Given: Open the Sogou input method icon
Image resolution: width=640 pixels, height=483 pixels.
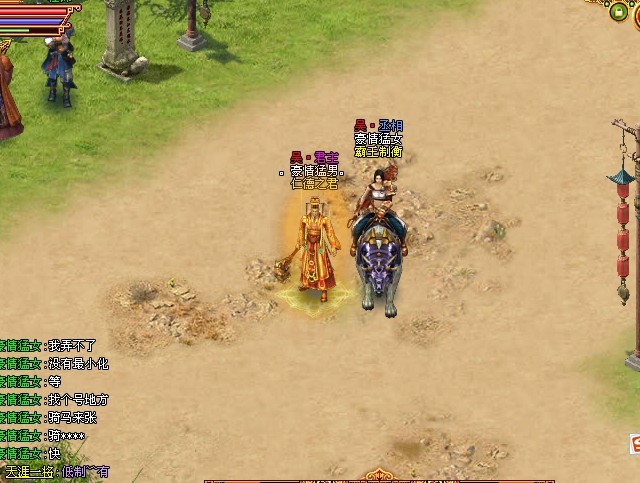Looking at the screenshot, I should pos(634,443).
